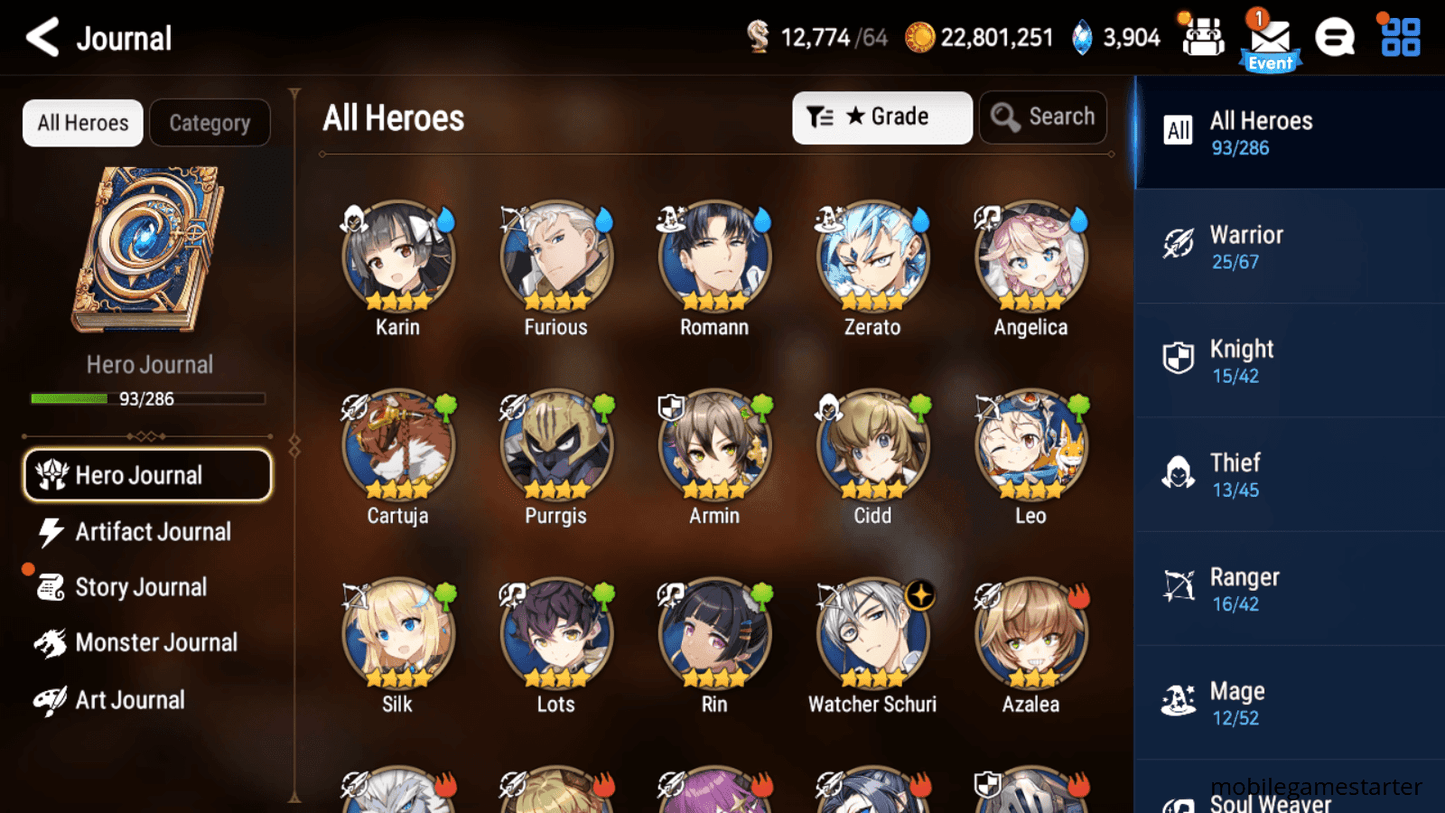Open the mail inbox with Event notification
1445x813 pixels.
1270,38
